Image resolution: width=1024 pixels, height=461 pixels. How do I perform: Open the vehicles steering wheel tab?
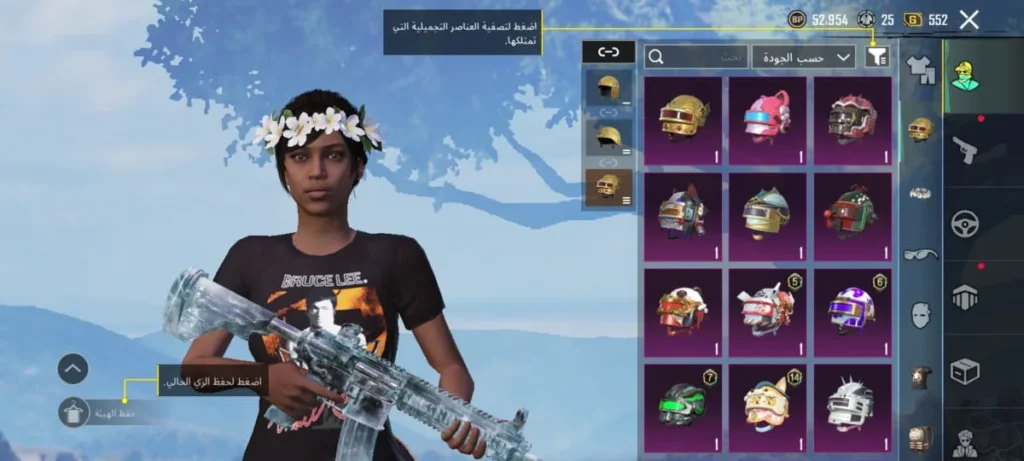coord(965,223)
